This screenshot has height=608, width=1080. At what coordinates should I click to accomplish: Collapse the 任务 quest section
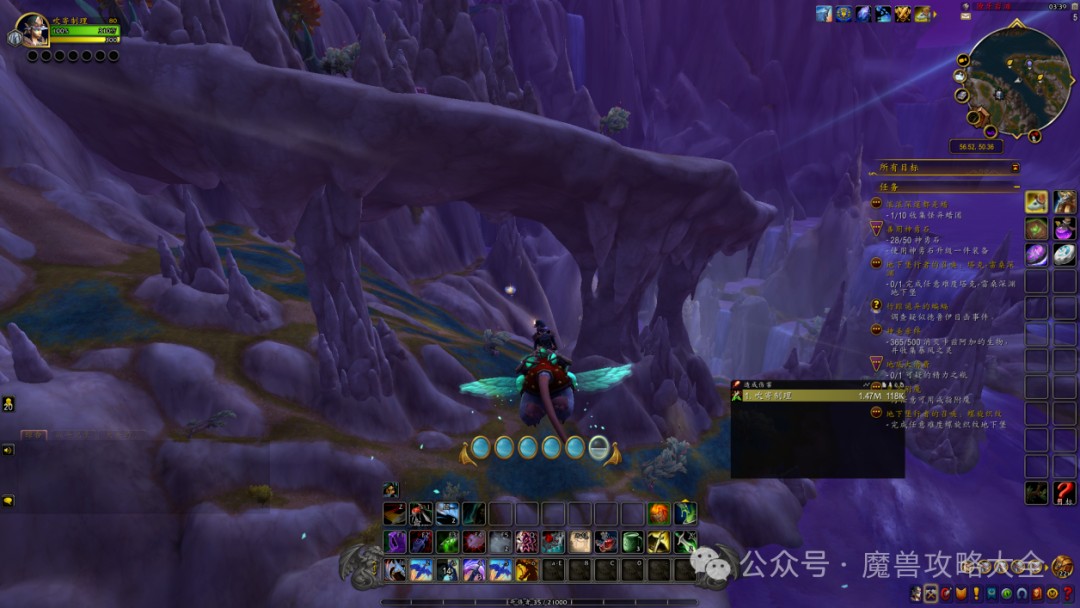tap(1015, 187)
